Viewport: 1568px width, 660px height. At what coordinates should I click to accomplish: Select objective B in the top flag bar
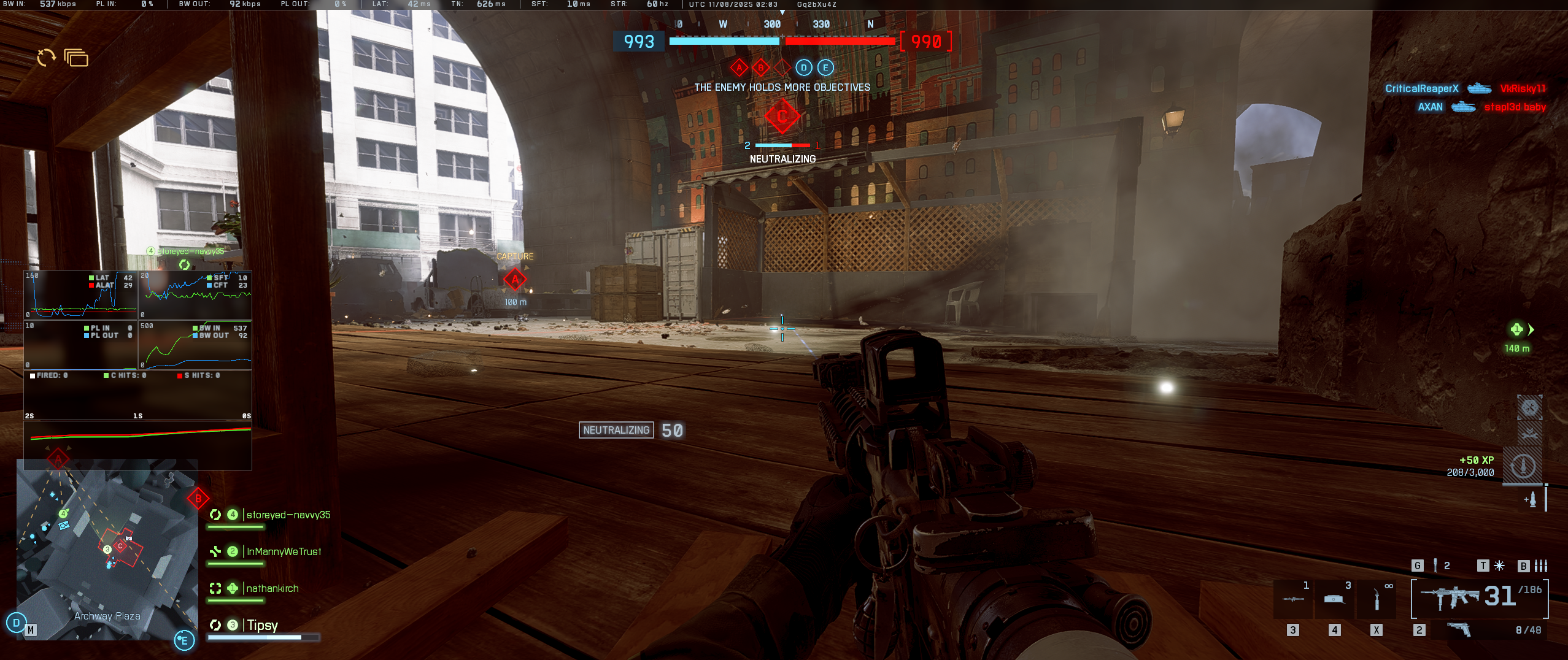[x=760, y=67]
